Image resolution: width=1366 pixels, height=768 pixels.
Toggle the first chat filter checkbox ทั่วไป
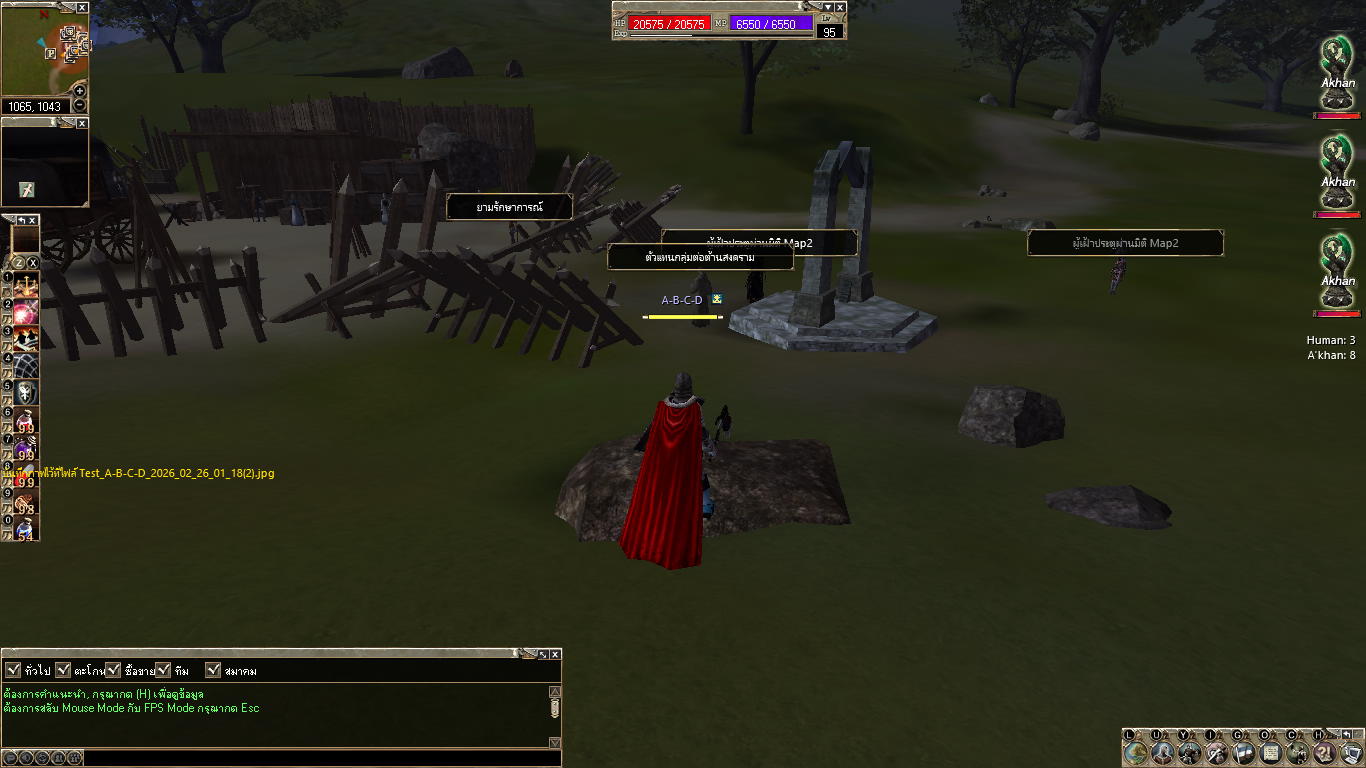(x=13, y=670)
